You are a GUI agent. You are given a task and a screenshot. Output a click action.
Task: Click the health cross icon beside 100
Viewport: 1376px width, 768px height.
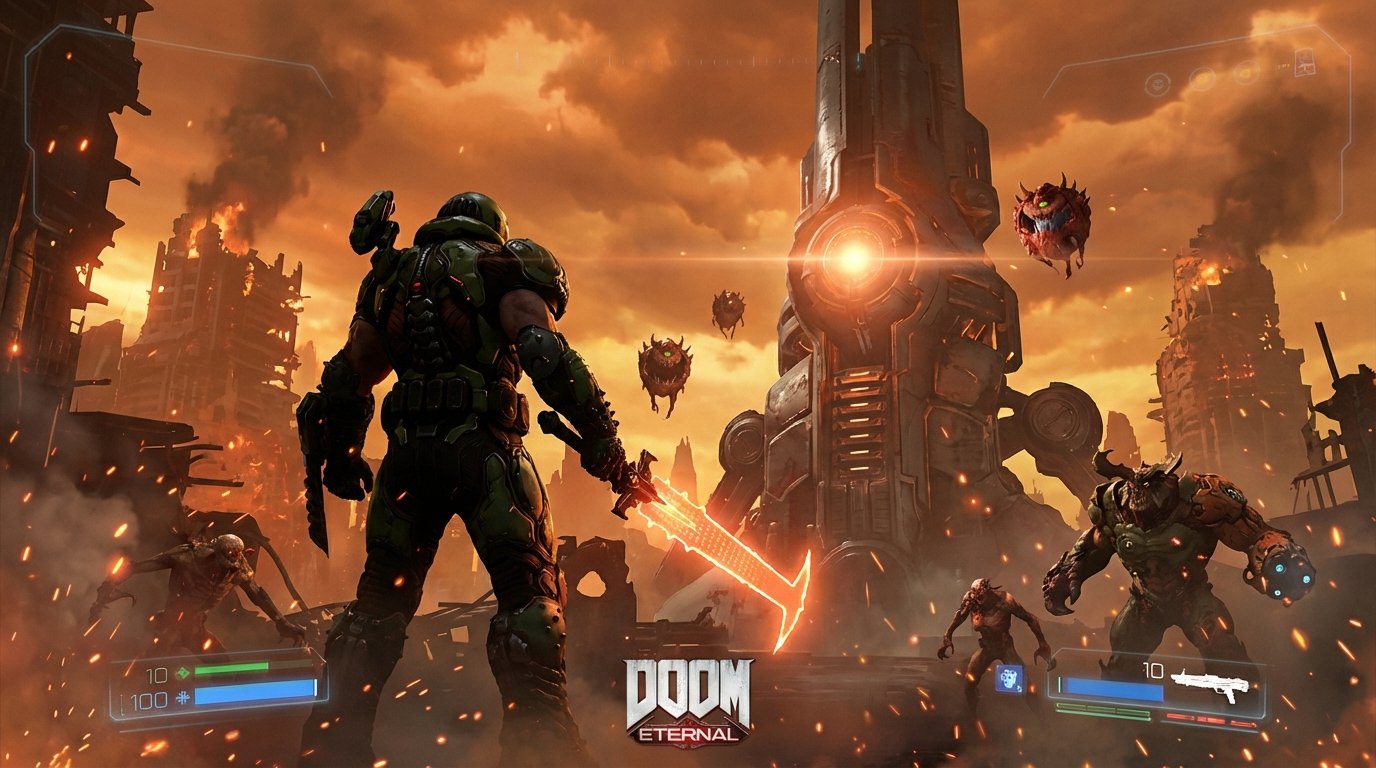coord(183,697)
